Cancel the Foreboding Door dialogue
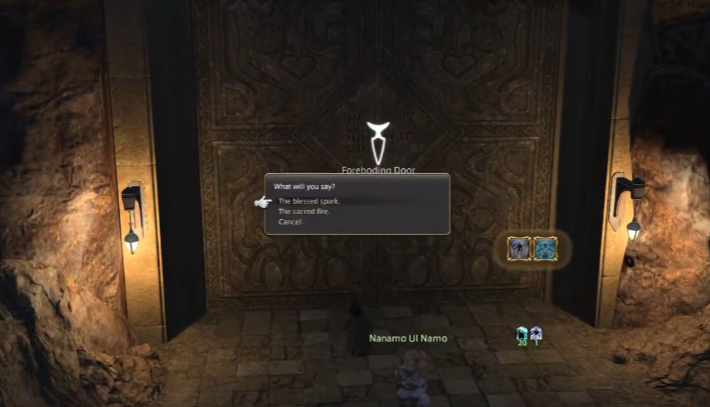Viewport: 710px width, 407px height. click(289, 221)
